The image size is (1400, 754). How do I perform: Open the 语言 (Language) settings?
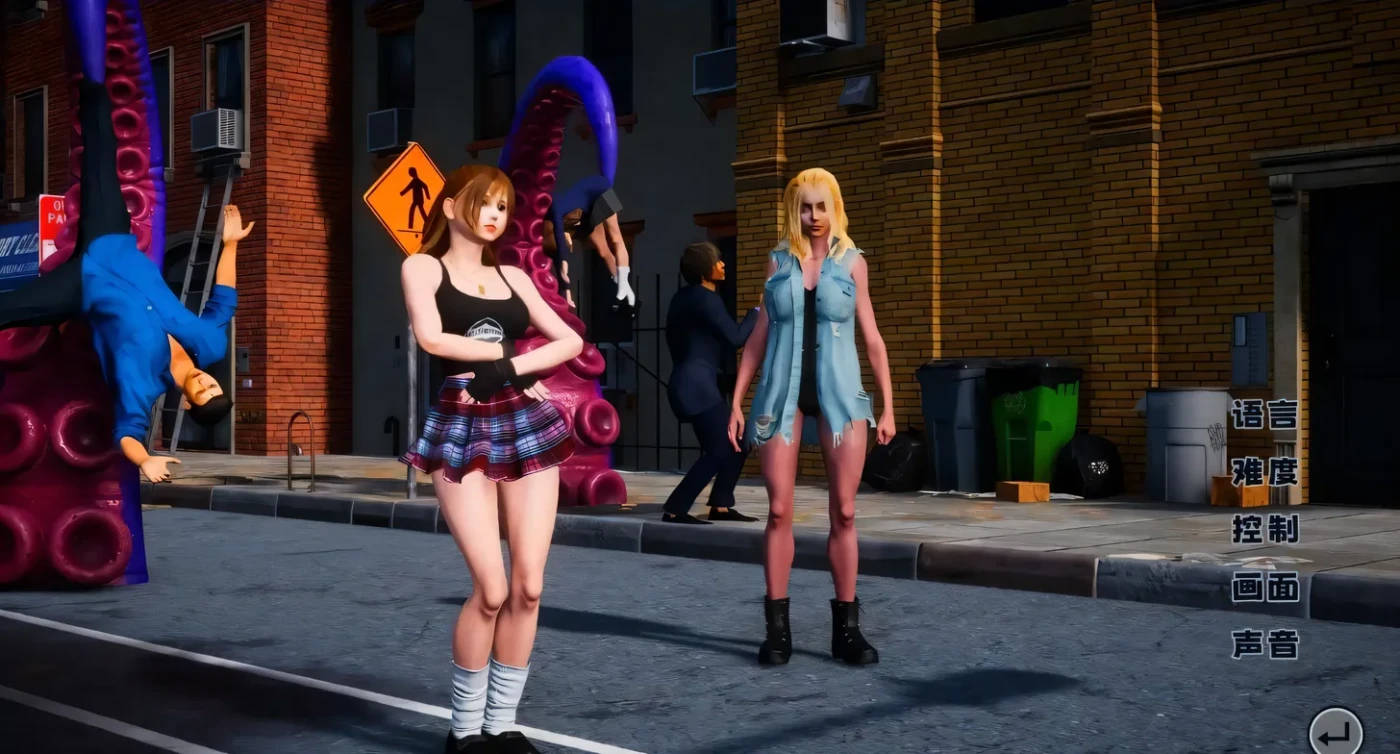coord(1264,414)
